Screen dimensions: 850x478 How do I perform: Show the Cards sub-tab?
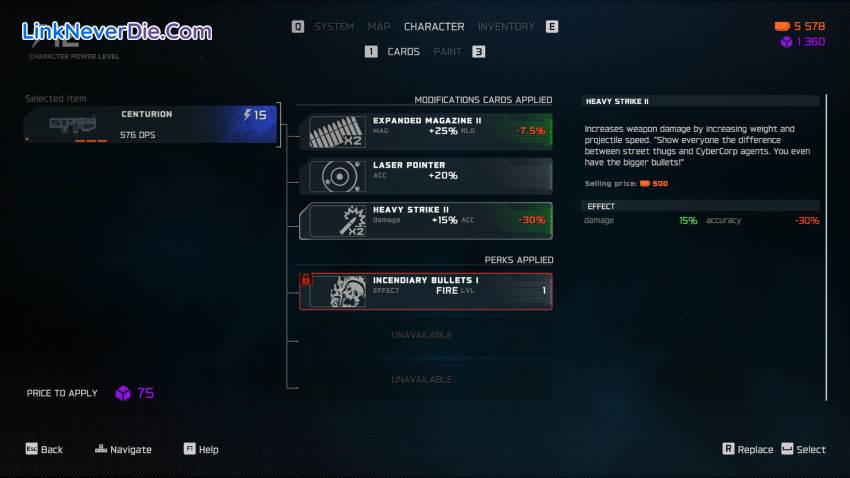[403, 52]
